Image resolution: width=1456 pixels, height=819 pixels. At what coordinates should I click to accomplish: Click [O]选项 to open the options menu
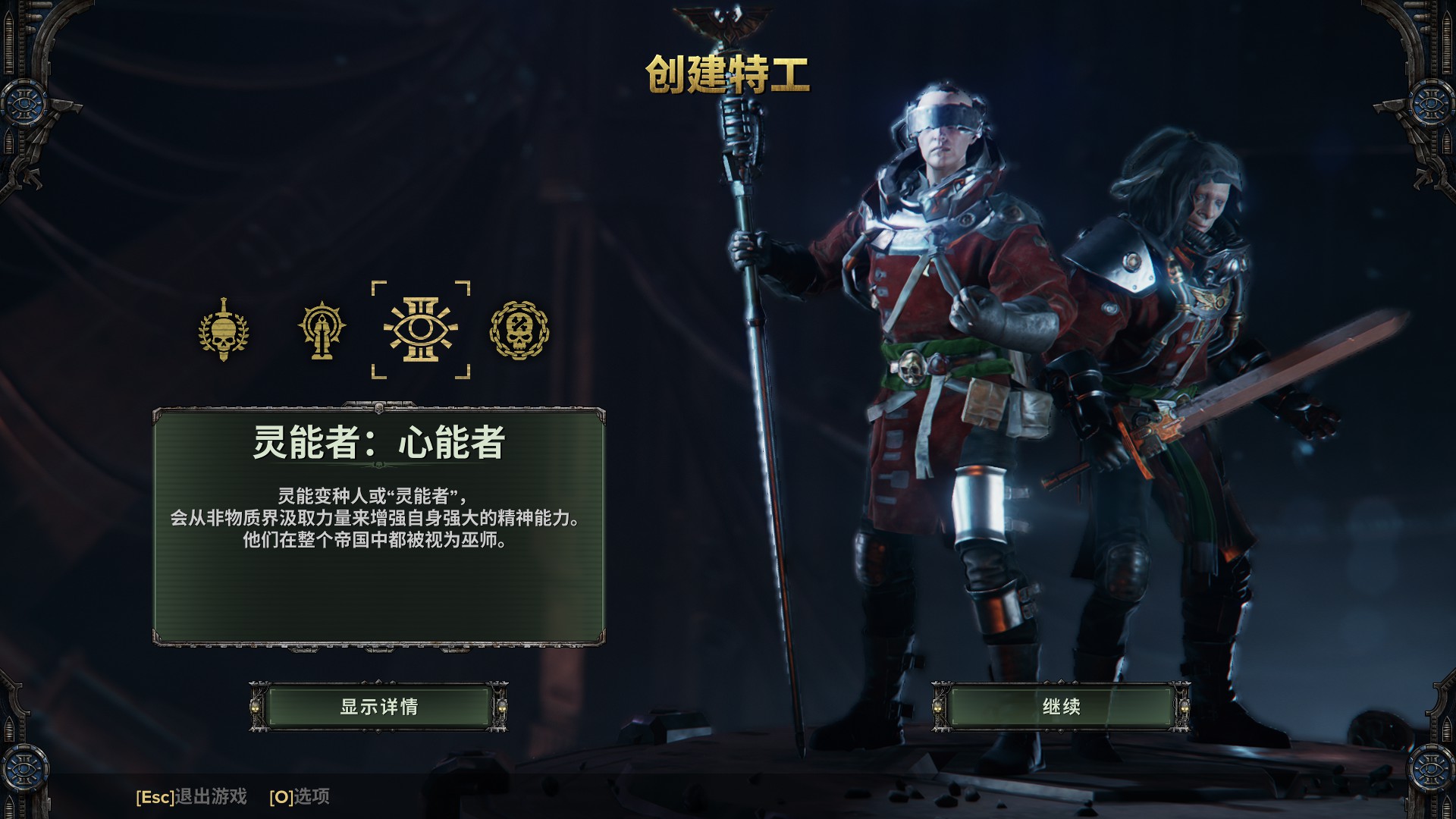[300, 797]
